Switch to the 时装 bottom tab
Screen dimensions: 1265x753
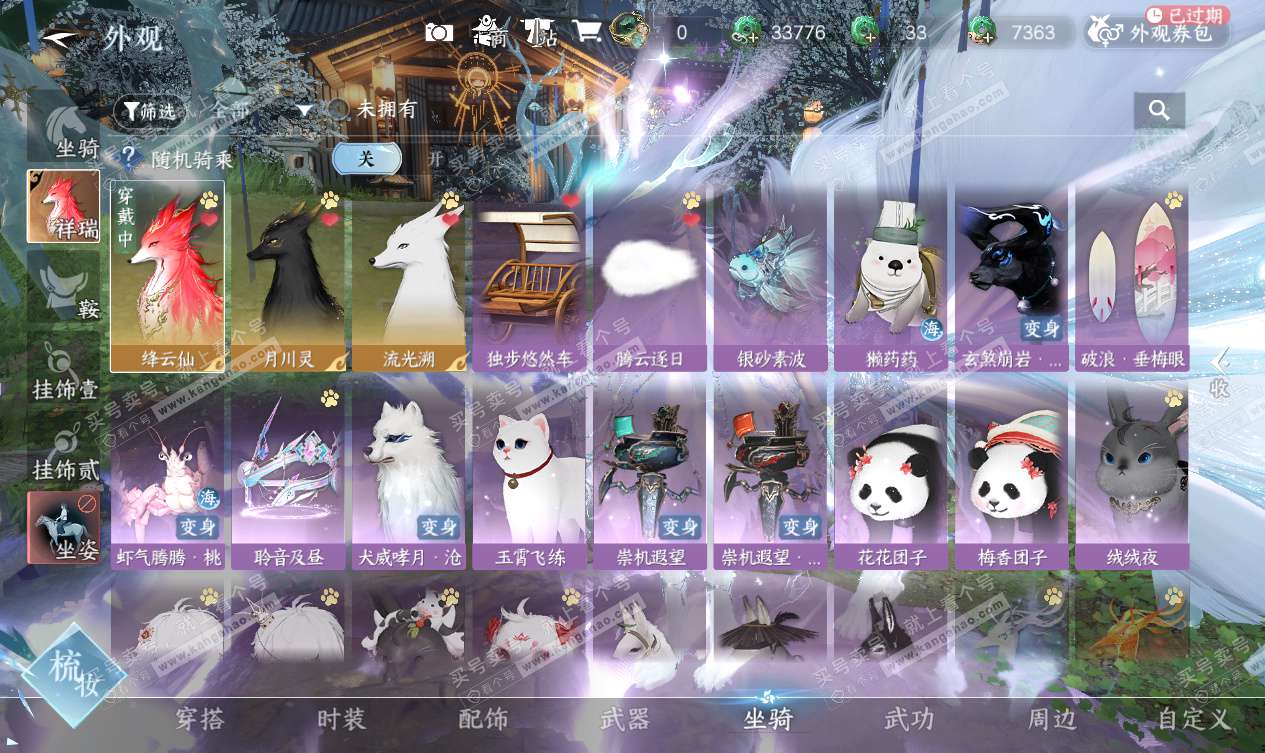[341, 719]
